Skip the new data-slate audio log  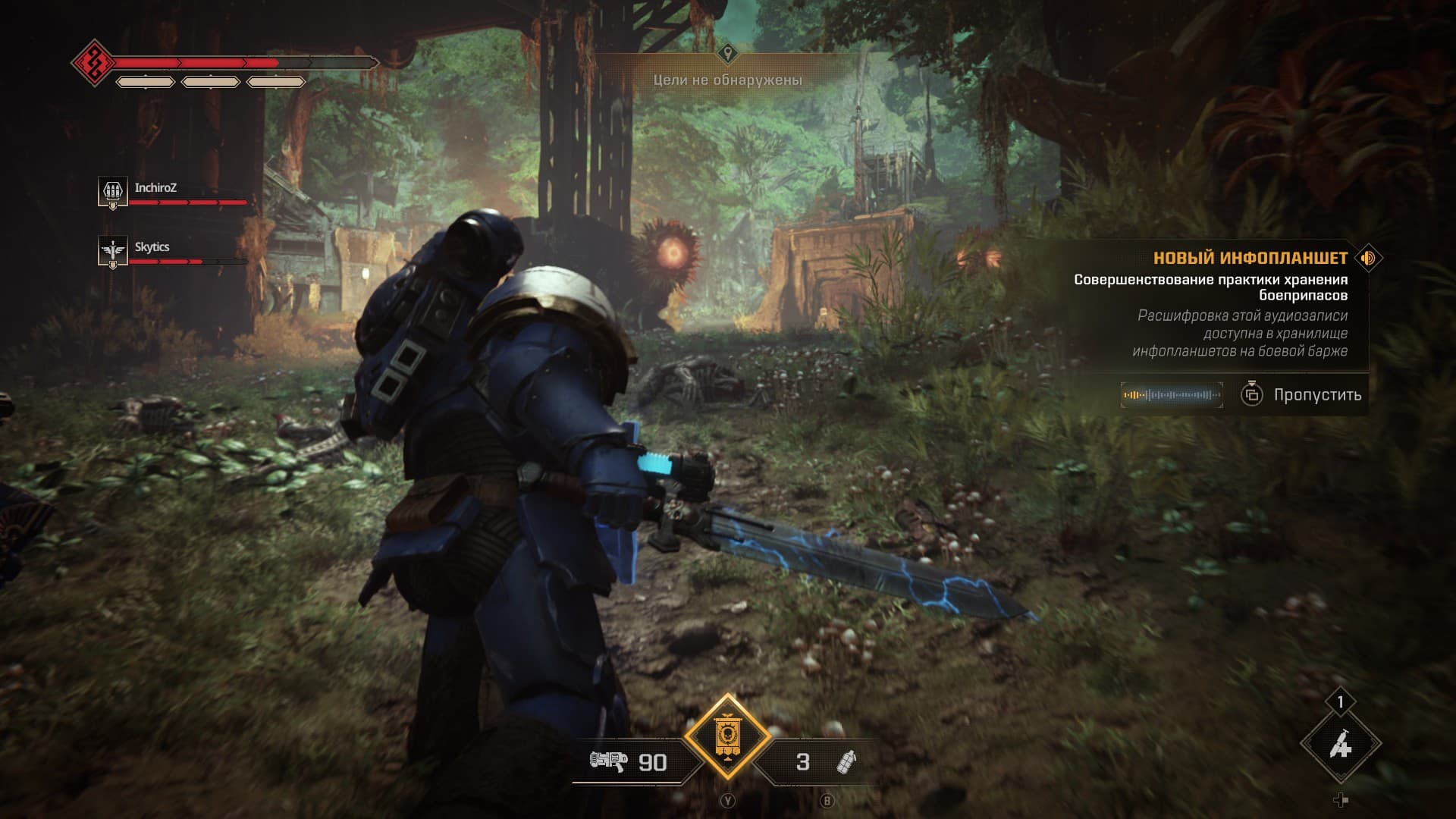[x=1303, y=394]
